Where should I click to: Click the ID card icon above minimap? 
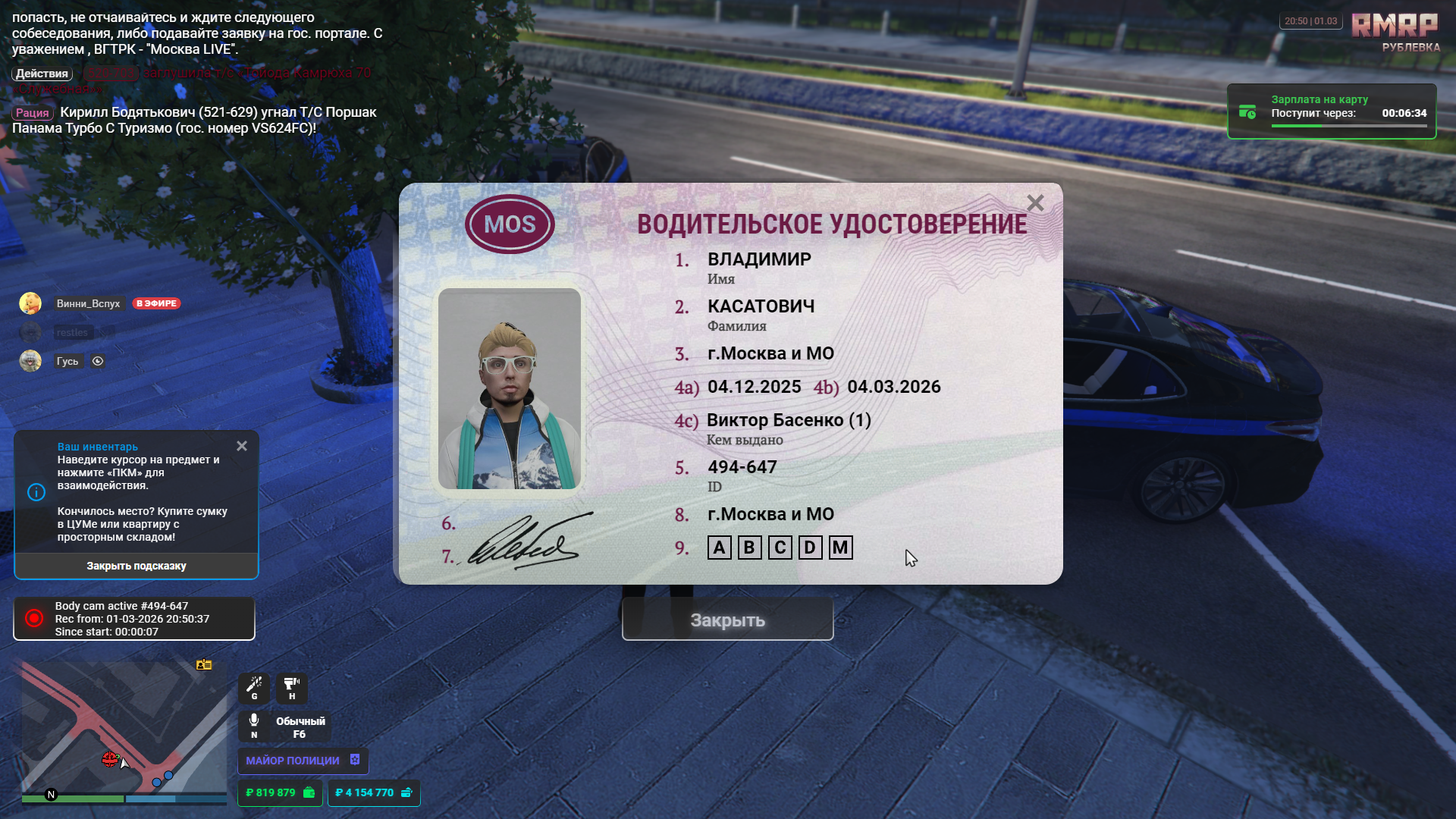tap(204, 664)
